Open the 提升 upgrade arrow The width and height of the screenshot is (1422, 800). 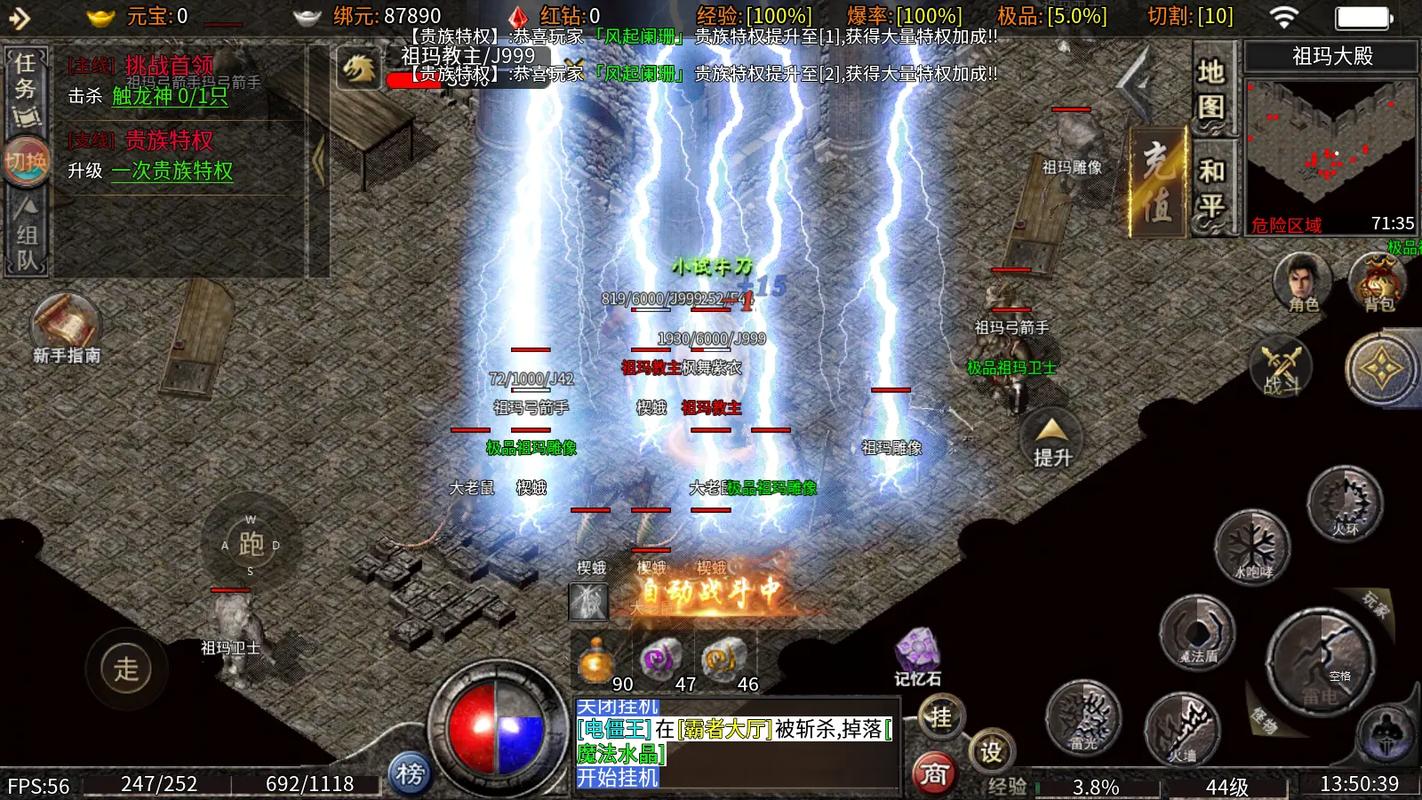pyautogui.click(x=1051, y=440)
